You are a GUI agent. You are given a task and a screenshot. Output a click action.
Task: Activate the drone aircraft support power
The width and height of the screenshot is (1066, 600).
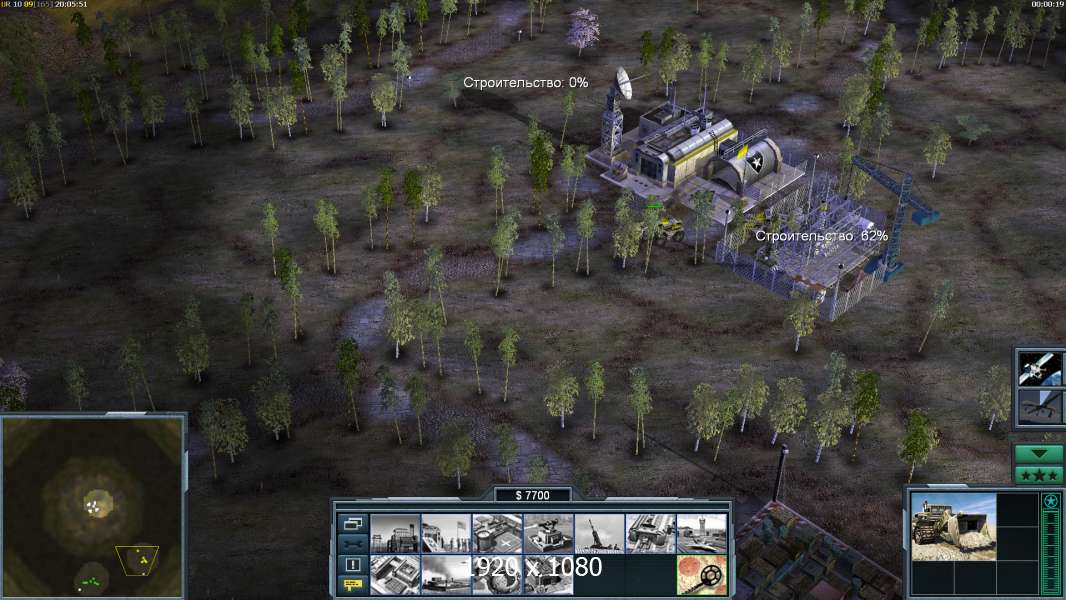point(1039,407)
